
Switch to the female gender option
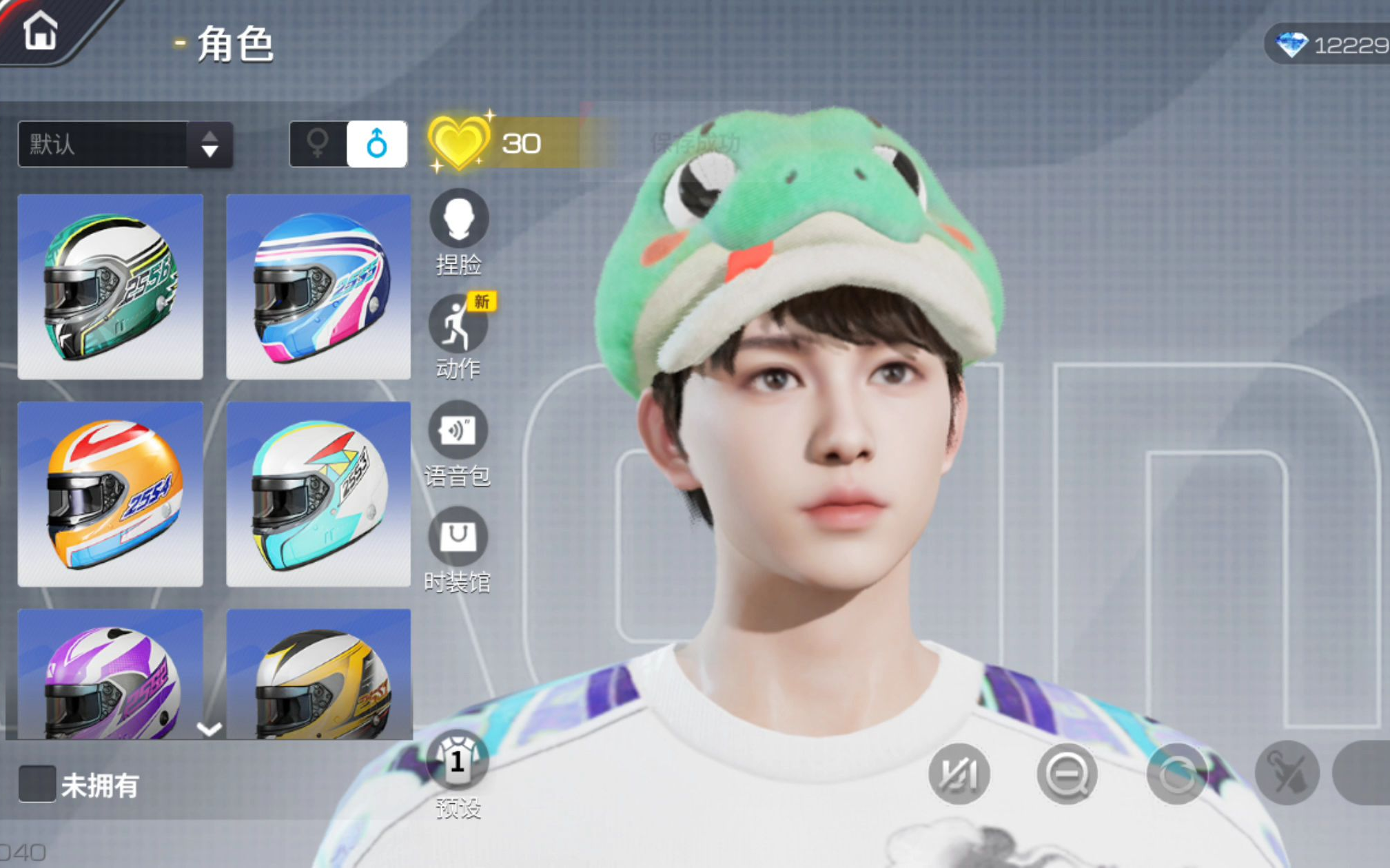pyautogui.click(x=318, y=144)
